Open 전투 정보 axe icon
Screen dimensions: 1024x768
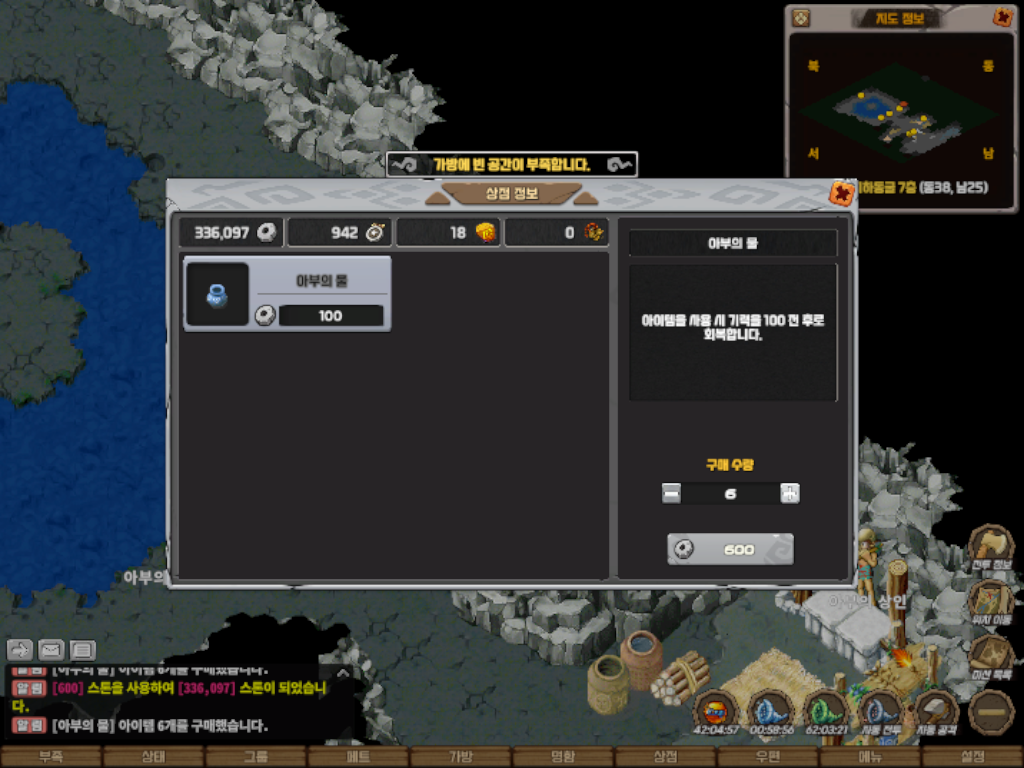991,546
